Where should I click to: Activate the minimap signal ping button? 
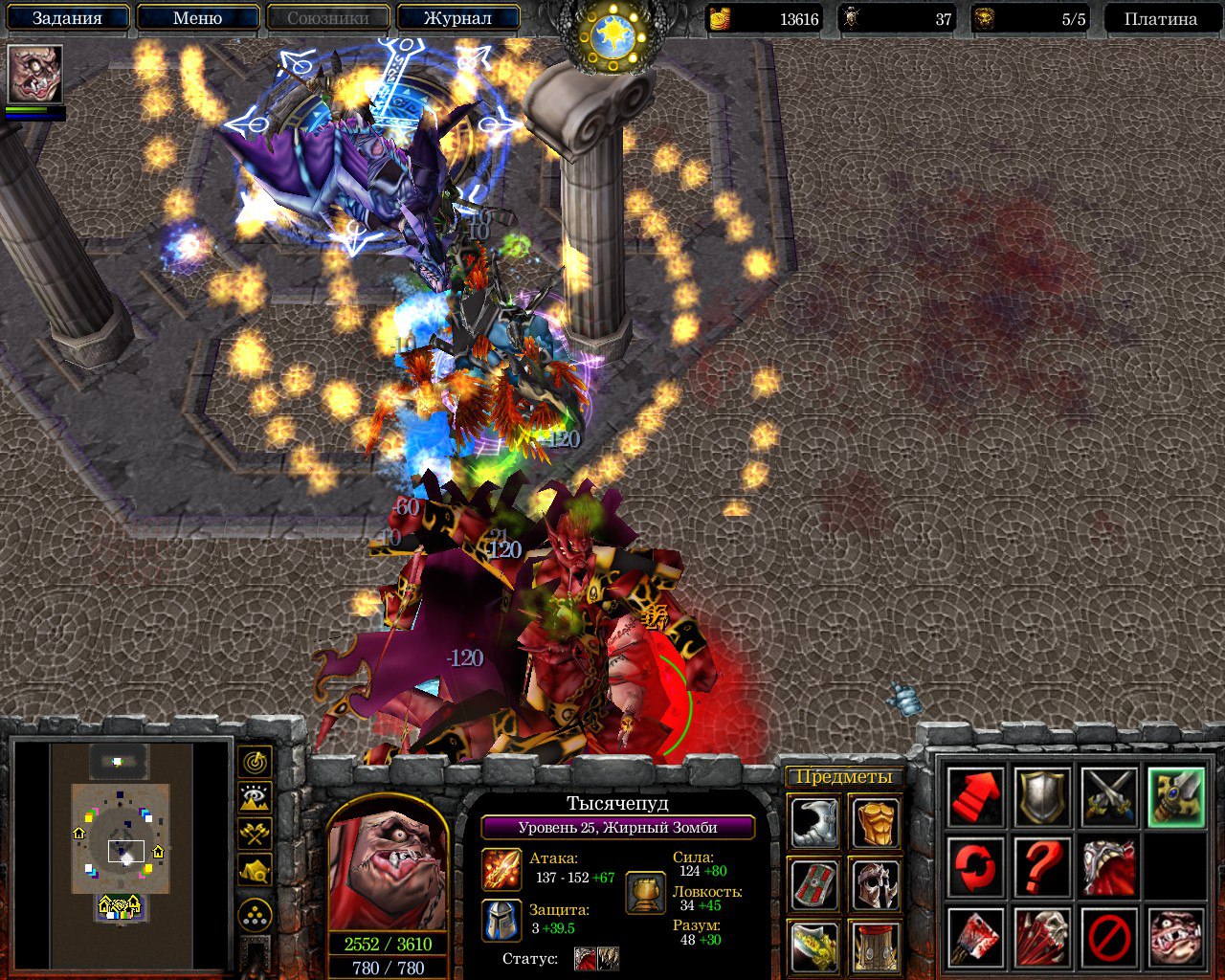255,763
